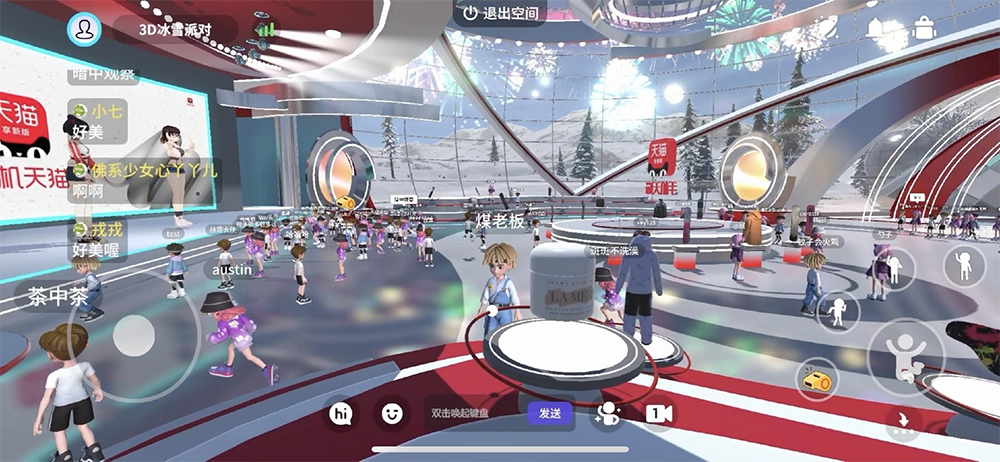Screen dimensions: 1000x462
Task: Focus the 双击唤起键盘 chat input field
Action: click(x=472, y=413)
